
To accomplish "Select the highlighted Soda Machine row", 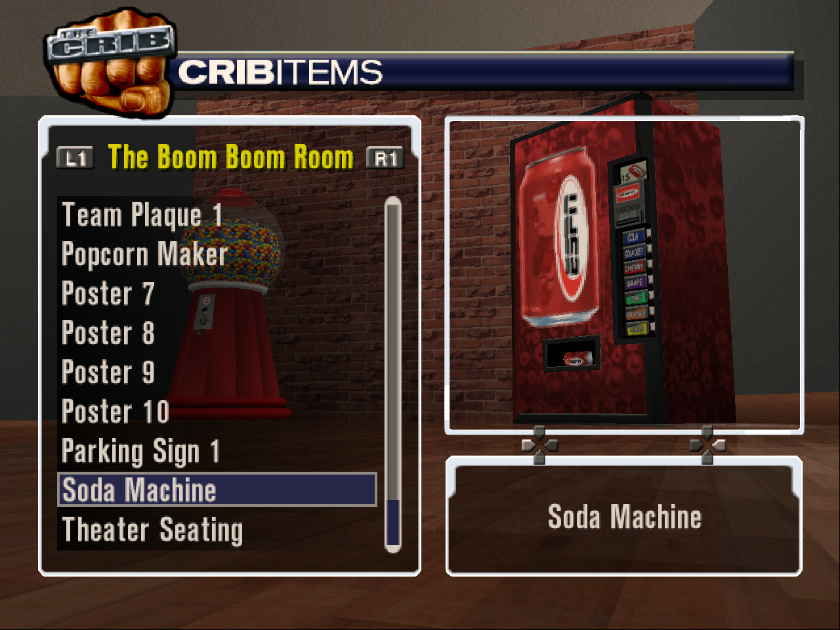I will tap(217, 490).
